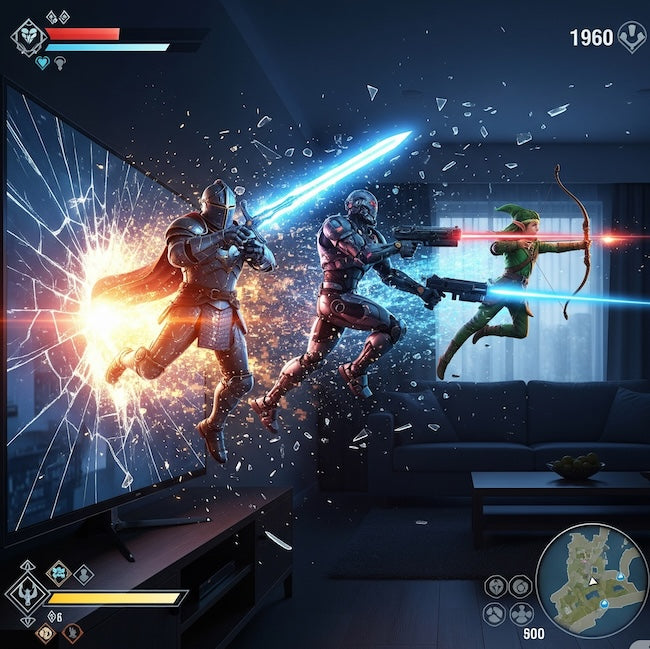650x649 pixels.
Task: Select the ring-shaped octagon ability icon
Action: [x=520, y=586]
